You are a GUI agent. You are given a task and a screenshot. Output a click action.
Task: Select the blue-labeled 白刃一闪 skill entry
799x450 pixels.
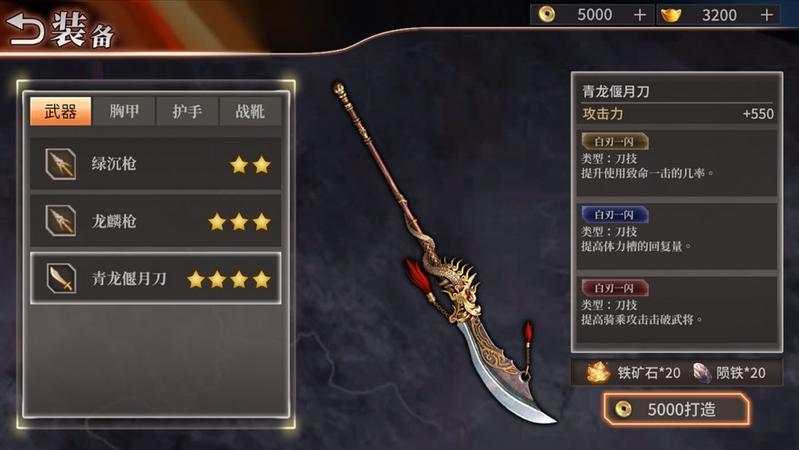point(675,232)
